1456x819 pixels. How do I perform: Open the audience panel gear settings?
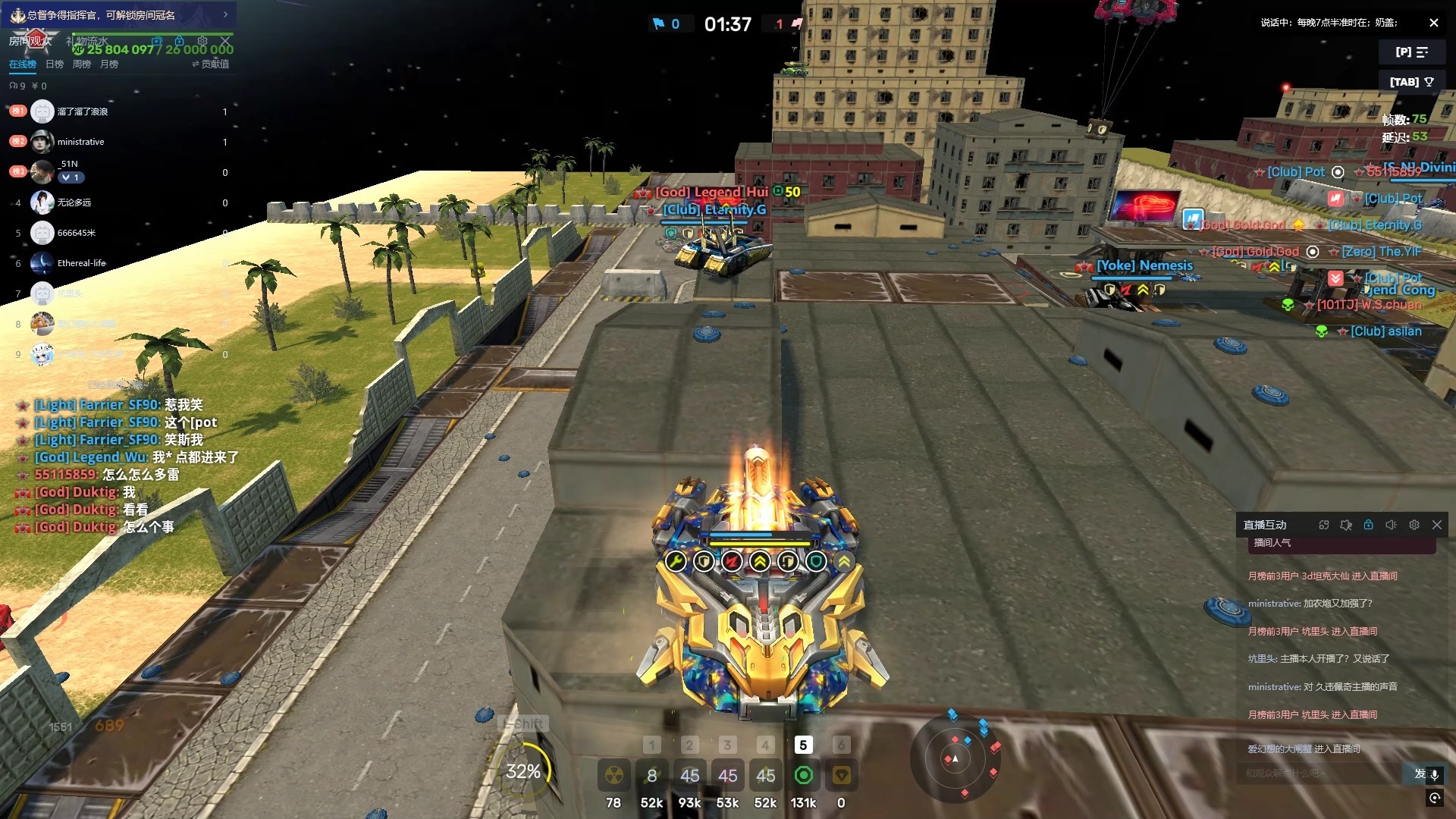(x=202, y=40)
